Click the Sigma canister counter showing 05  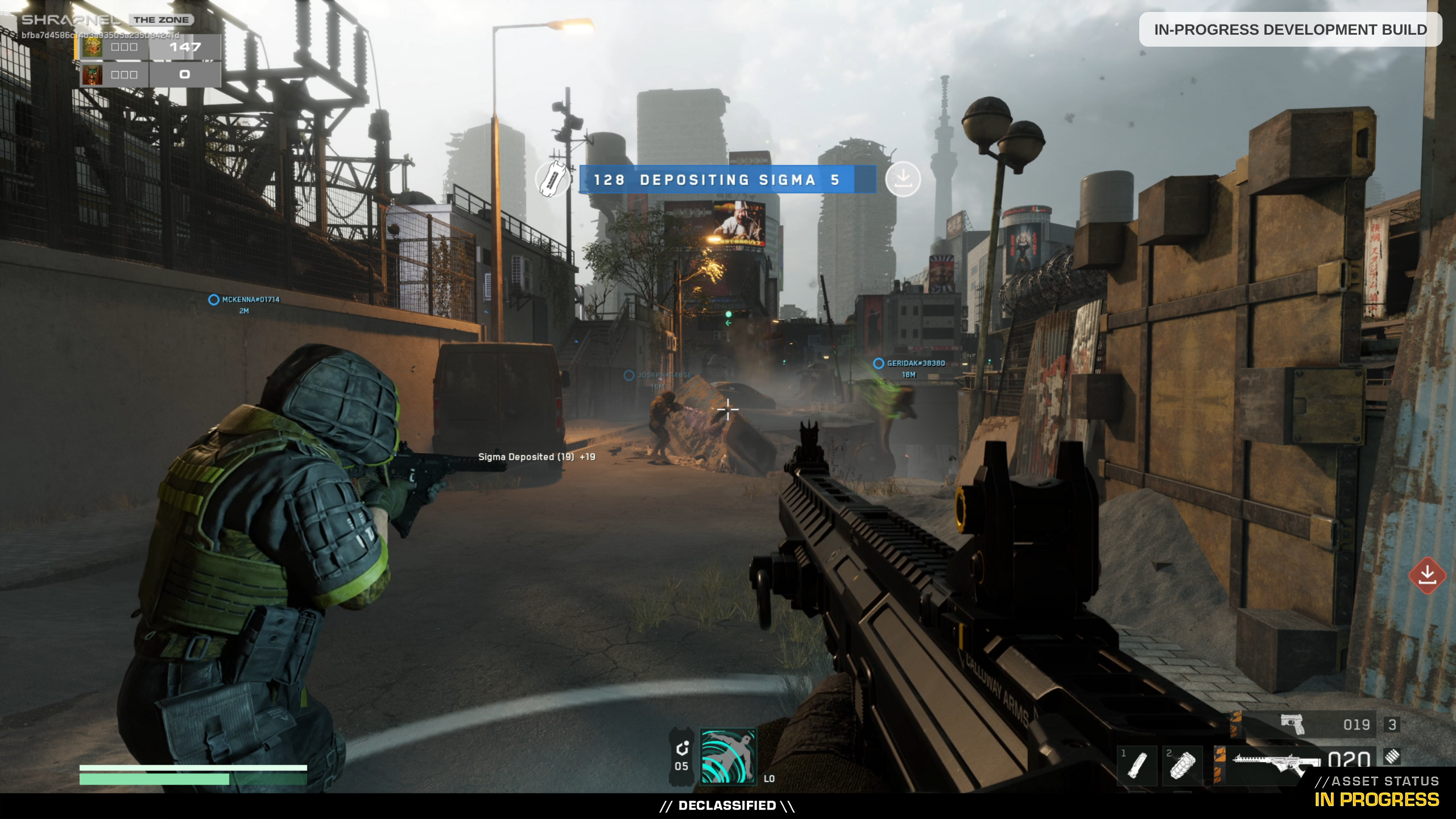(x=681, y=756)
